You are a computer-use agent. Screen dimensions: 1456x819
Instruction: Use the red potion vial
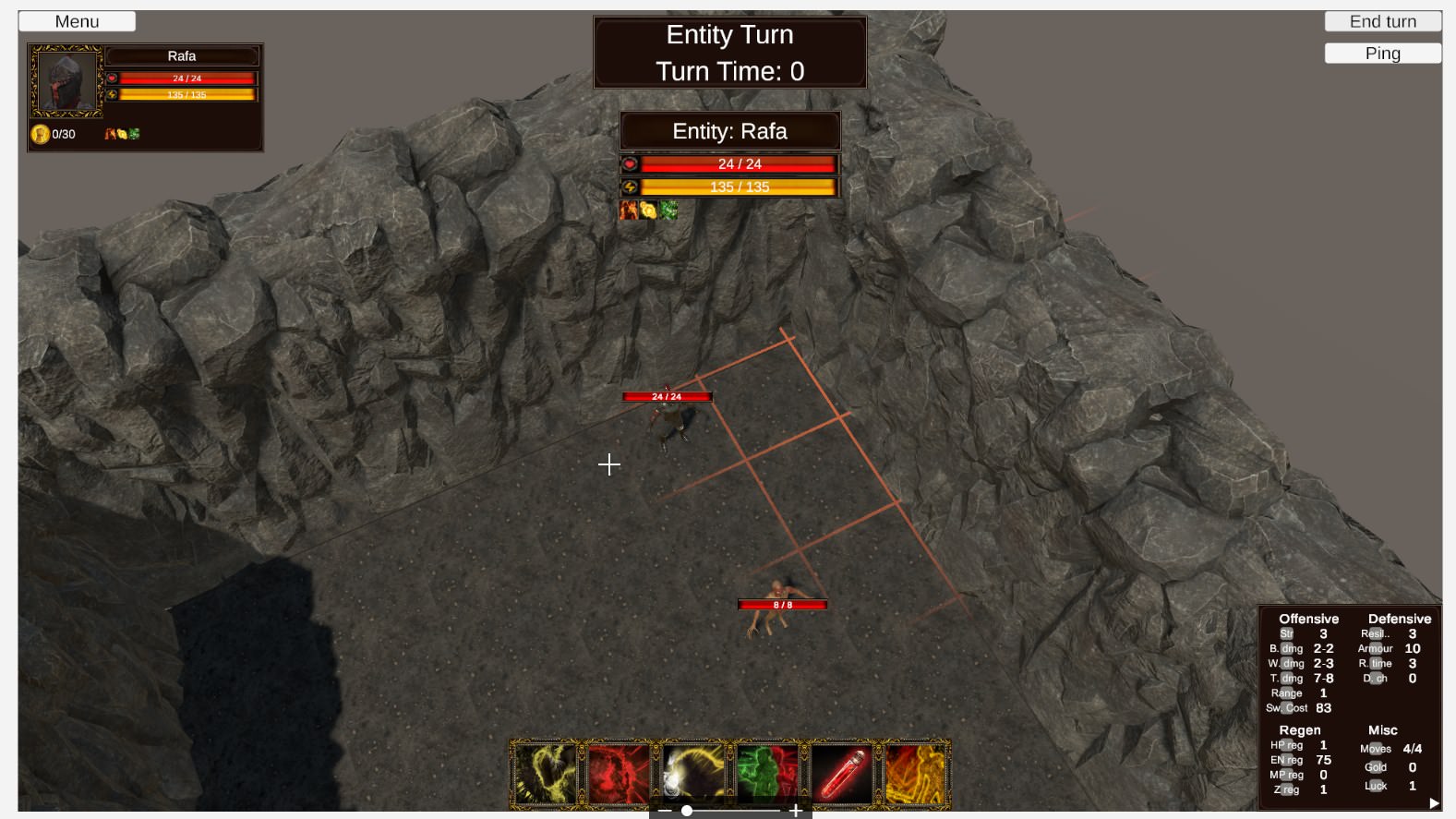(841, 773)
